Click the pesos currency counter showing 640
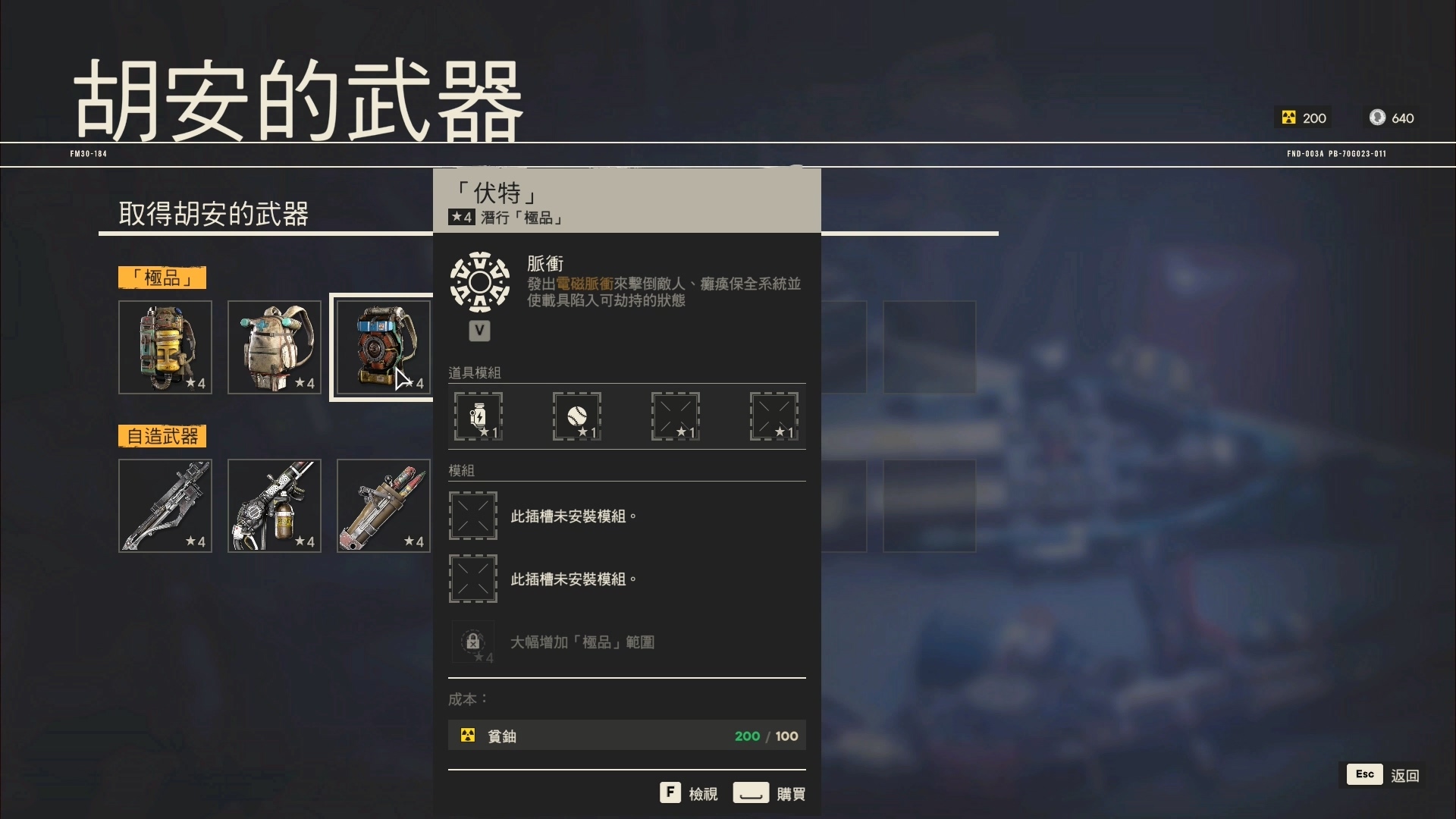Image resolution: width=1456 pixels, height=819 pixels. tap(1391, 118)
